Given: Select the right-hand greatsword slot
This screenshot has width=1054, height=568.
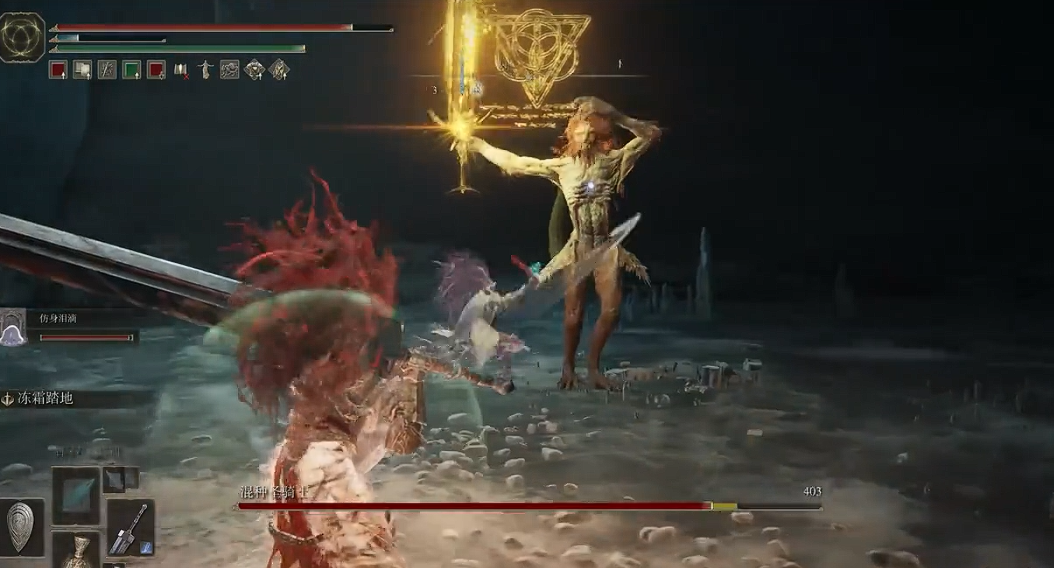Looking at the screenshot, I should pos(130,527).
